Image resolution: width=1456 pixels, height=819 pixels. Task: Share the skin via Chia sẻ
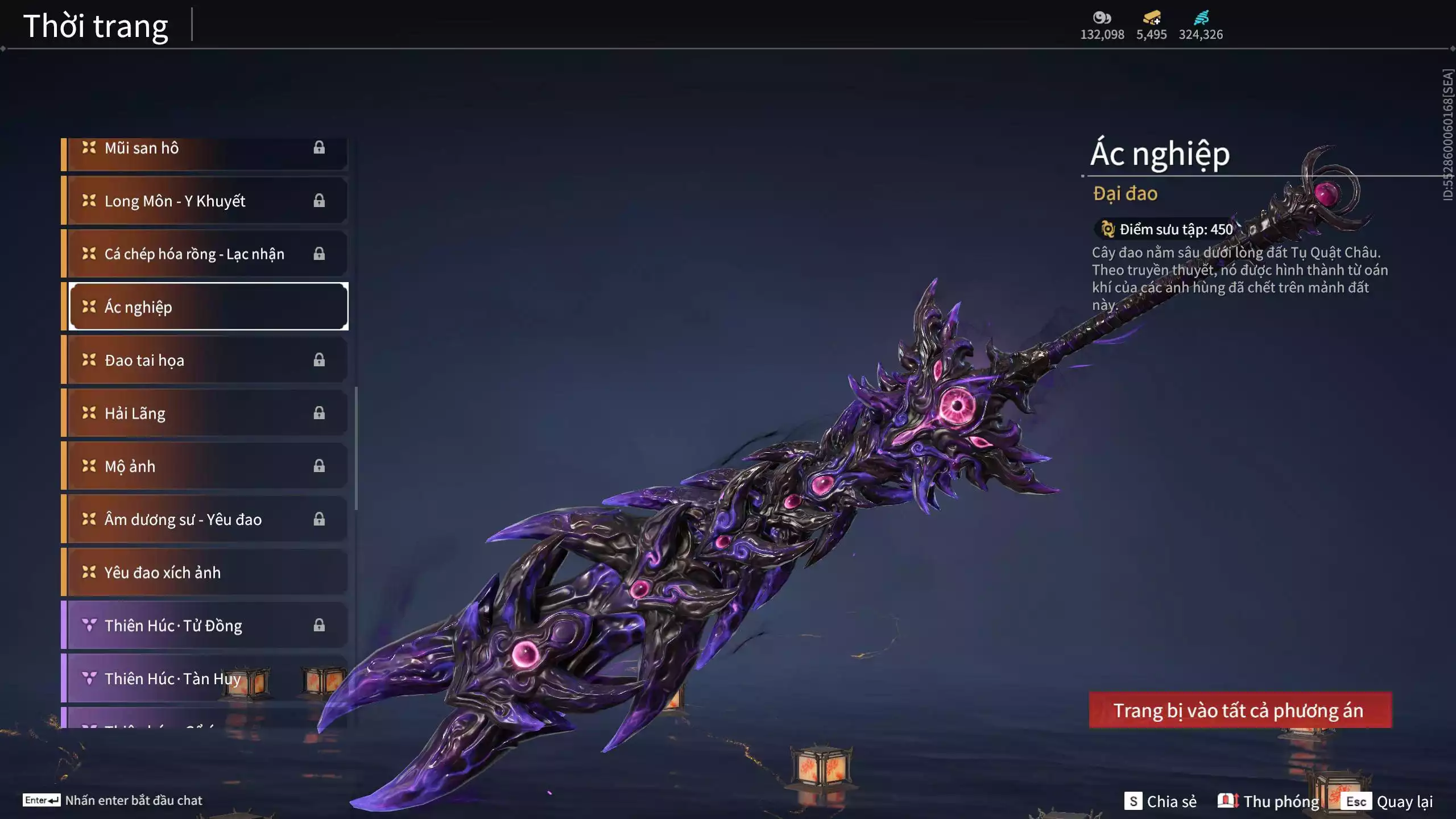[1160, 801]
